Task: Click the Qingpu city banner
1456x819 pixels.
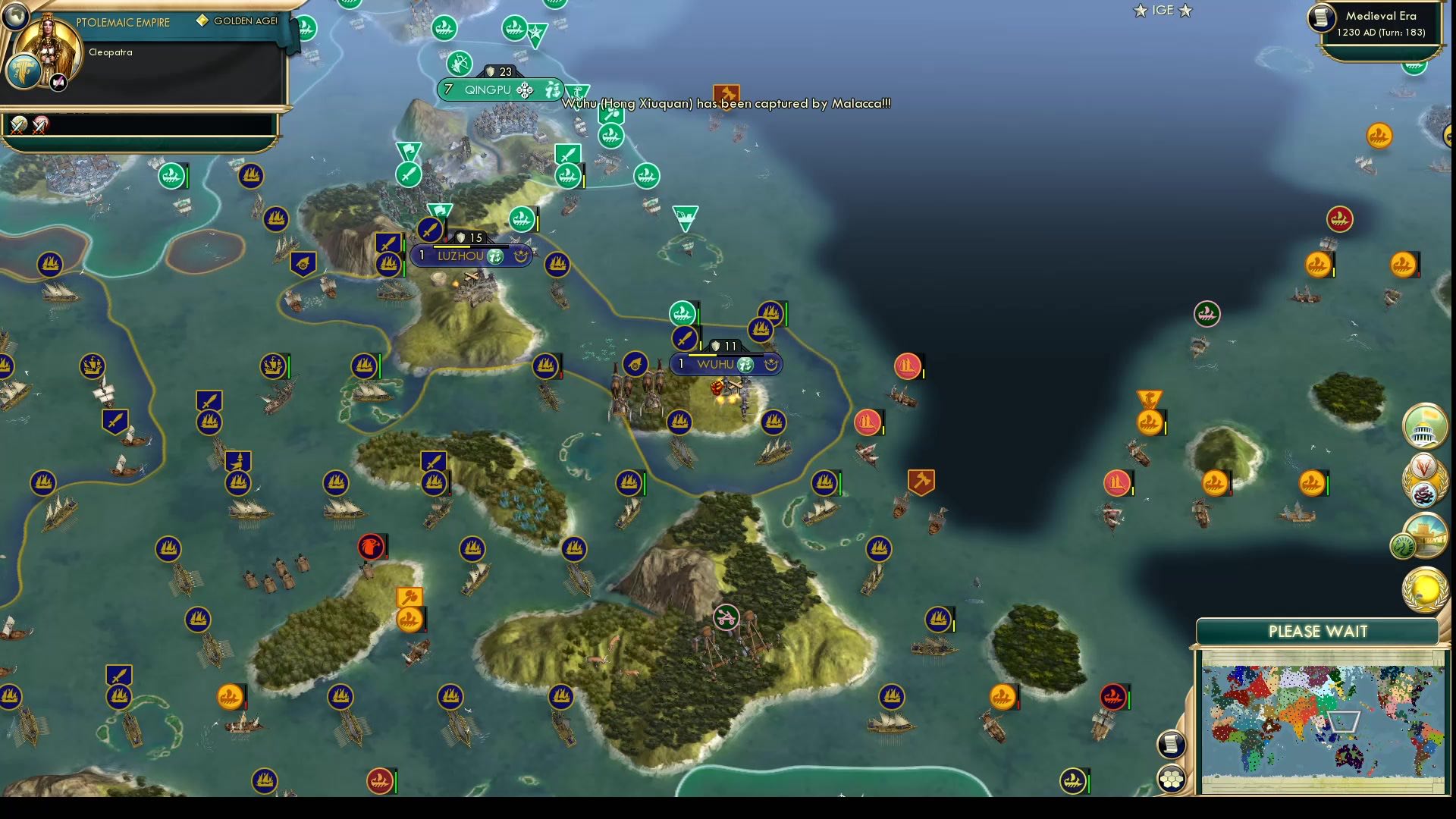Action: pyautogui.click(x=497, y=89)
